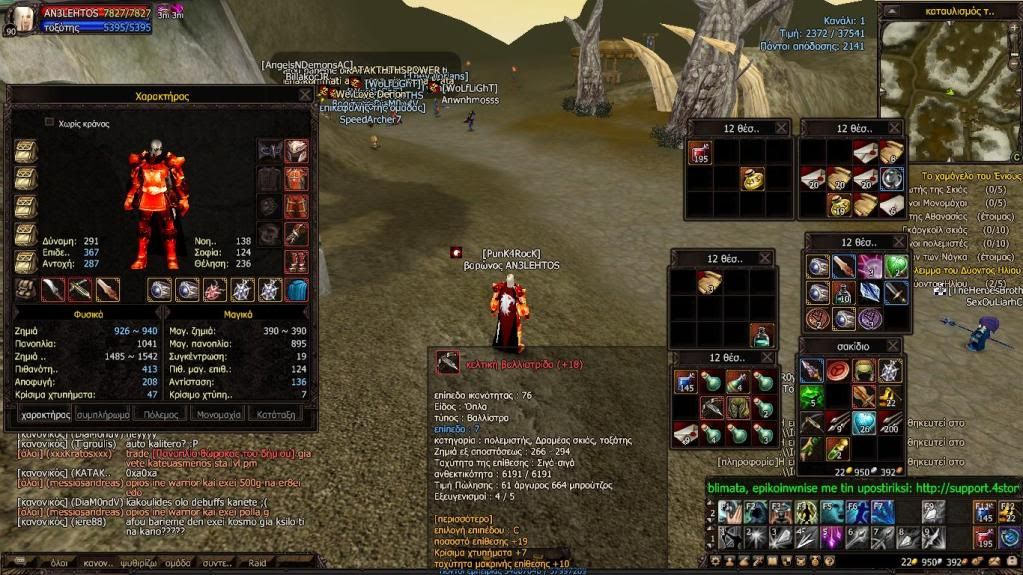
Task: Select the green gem stack of 5
Action: pos(811,397)
